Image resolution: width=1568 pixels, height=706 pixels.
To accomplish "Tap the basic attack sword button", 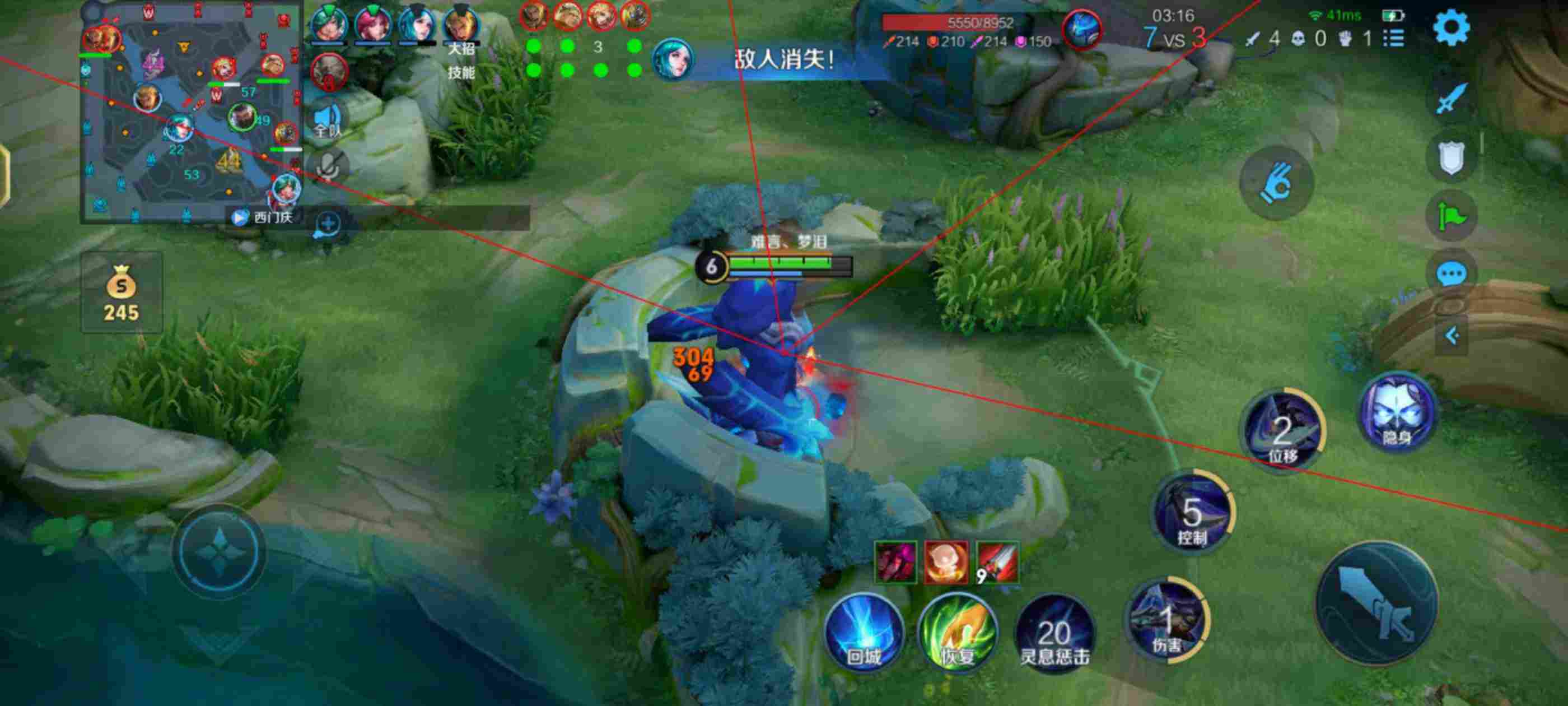I will pyautogui.click(x=1377, y=602).
